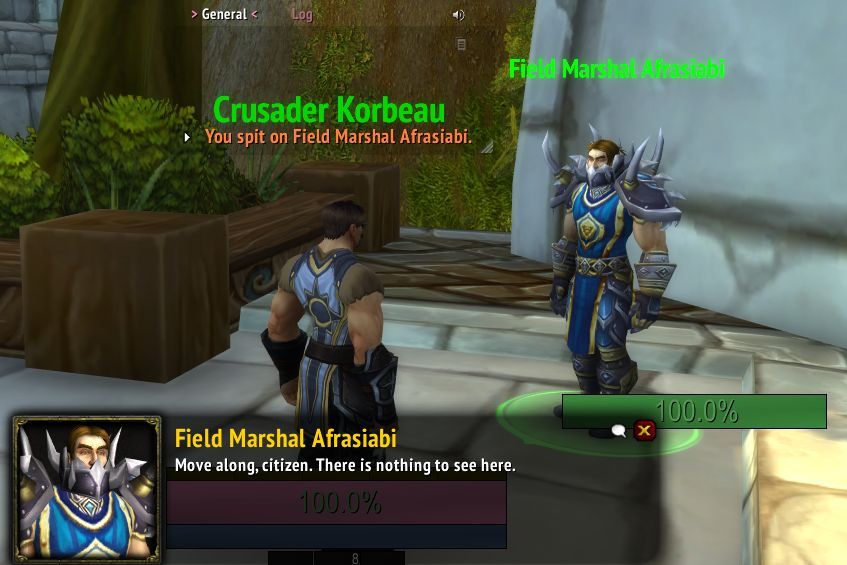Viewport: 847px width, 565px height.
Task: Open the Log chat tab
Action: pyautogui.click(x=302, y=15)
